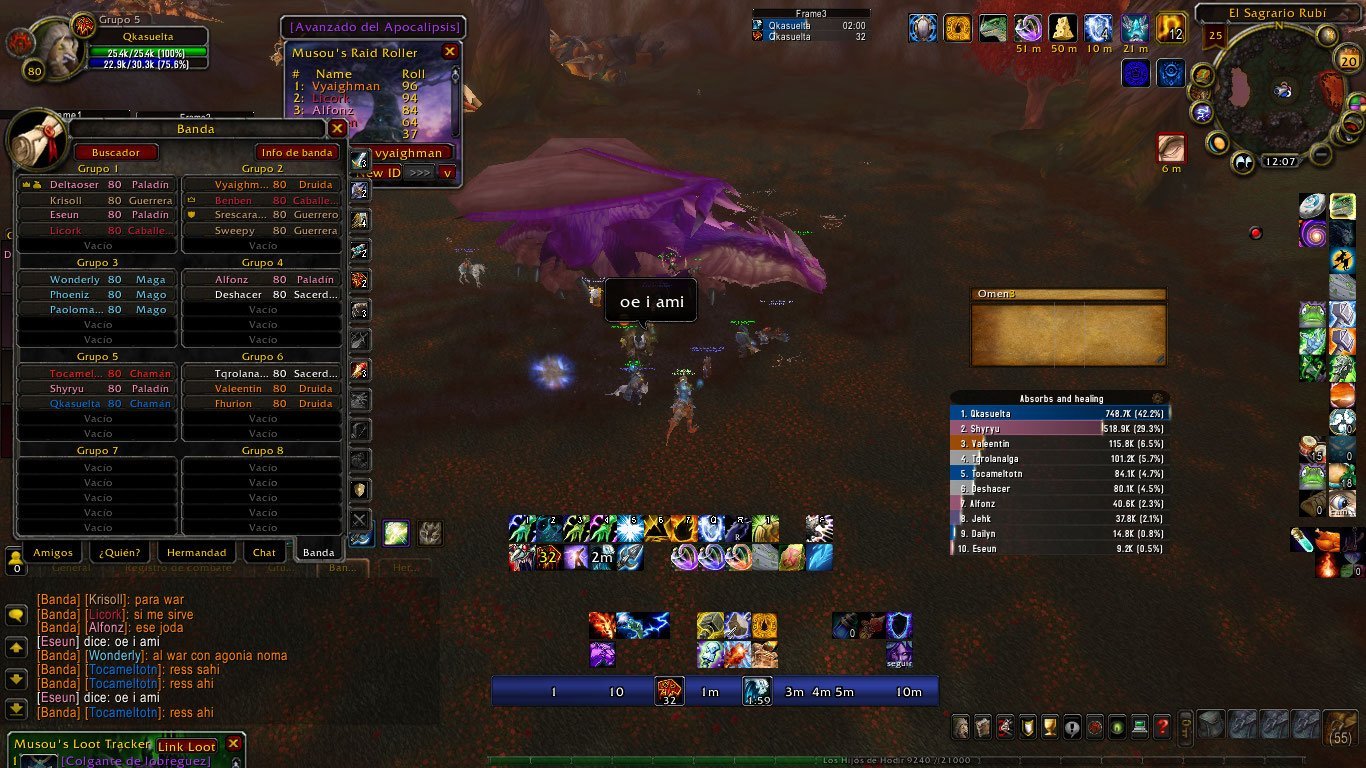Open the red question mark help button

pos(1162,727)
